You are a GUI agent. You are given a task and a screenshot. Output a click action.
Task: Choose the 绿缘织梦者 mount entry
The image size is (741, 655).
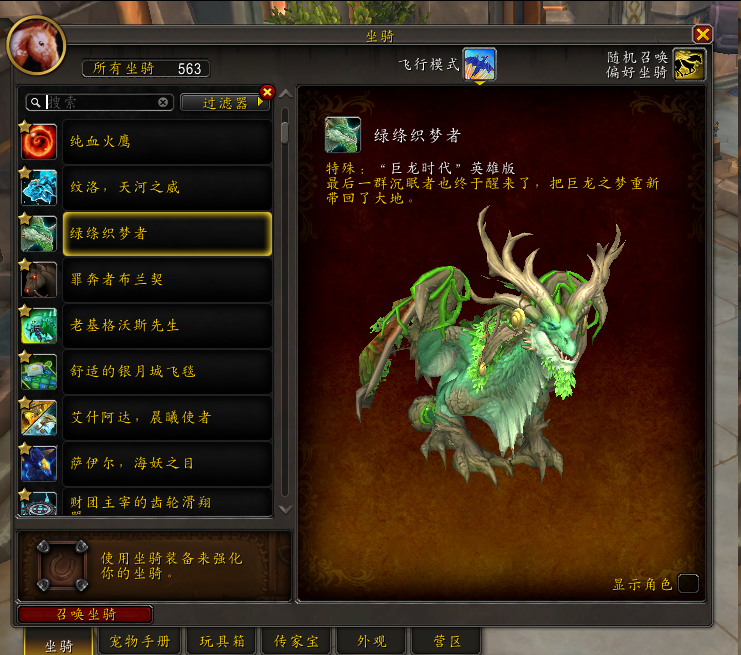[166, 234]
